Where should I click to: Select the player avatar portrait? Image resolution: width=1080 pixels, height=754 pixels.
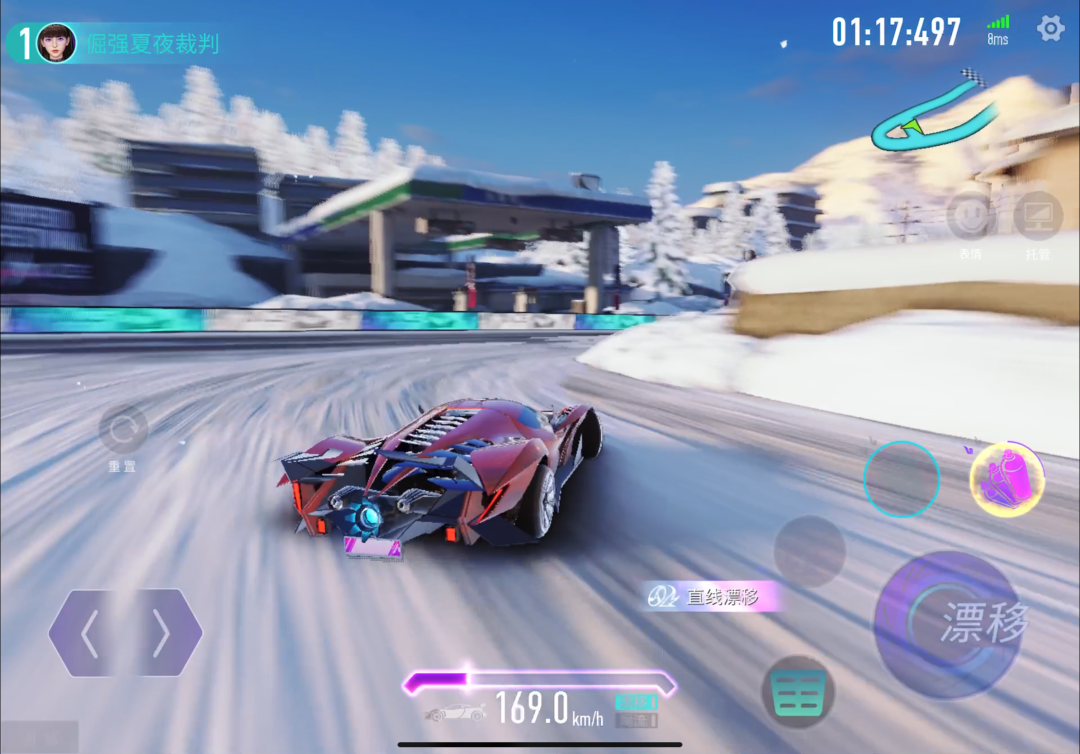click(x=56, y=43)
